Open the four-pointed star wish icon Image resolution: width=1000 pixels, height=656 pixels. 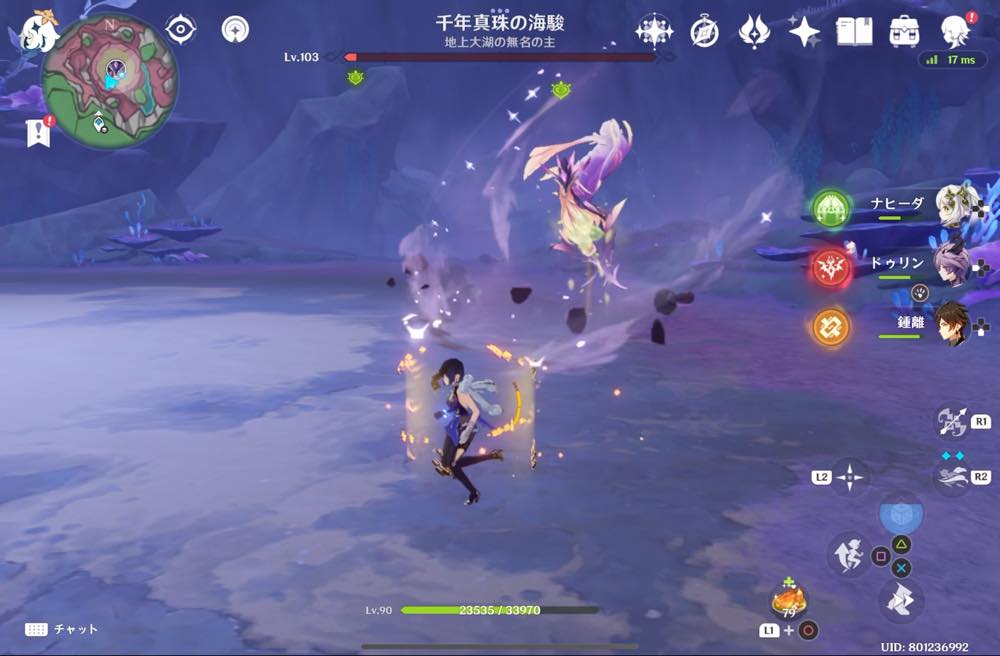(x=804, y=32)
